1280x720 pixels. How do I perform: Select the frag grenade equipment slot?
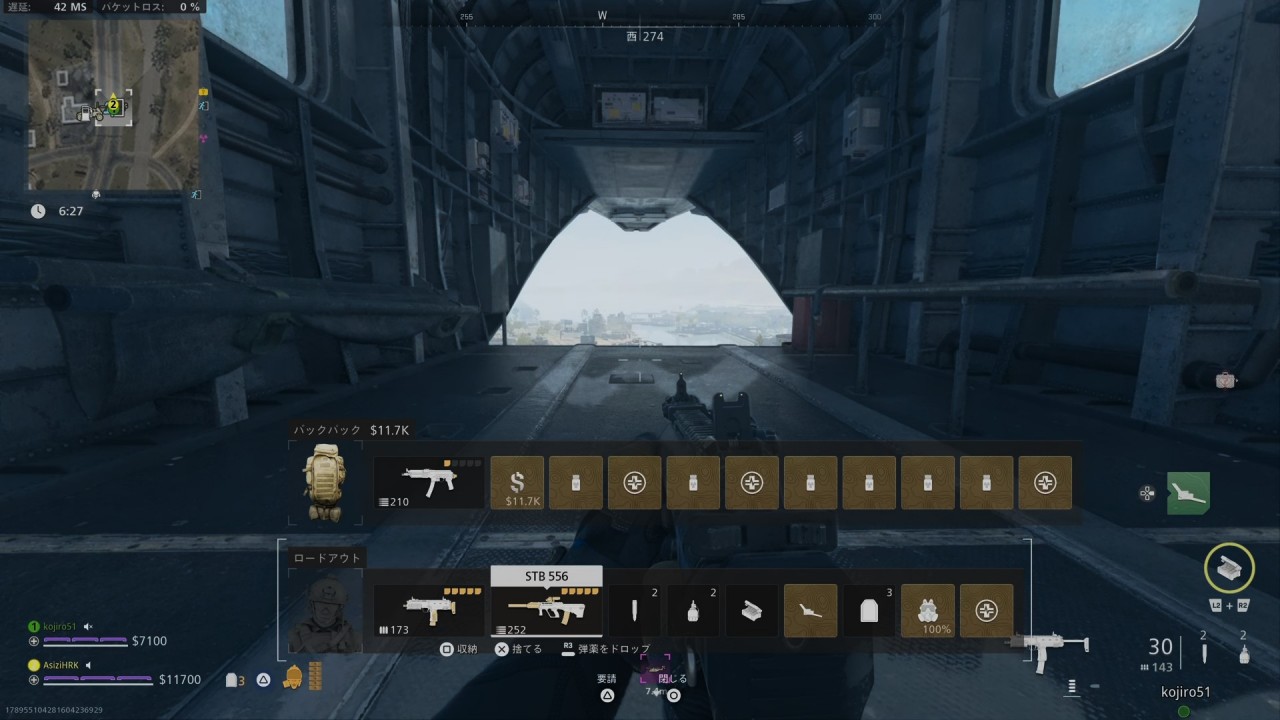pos(693,610)
